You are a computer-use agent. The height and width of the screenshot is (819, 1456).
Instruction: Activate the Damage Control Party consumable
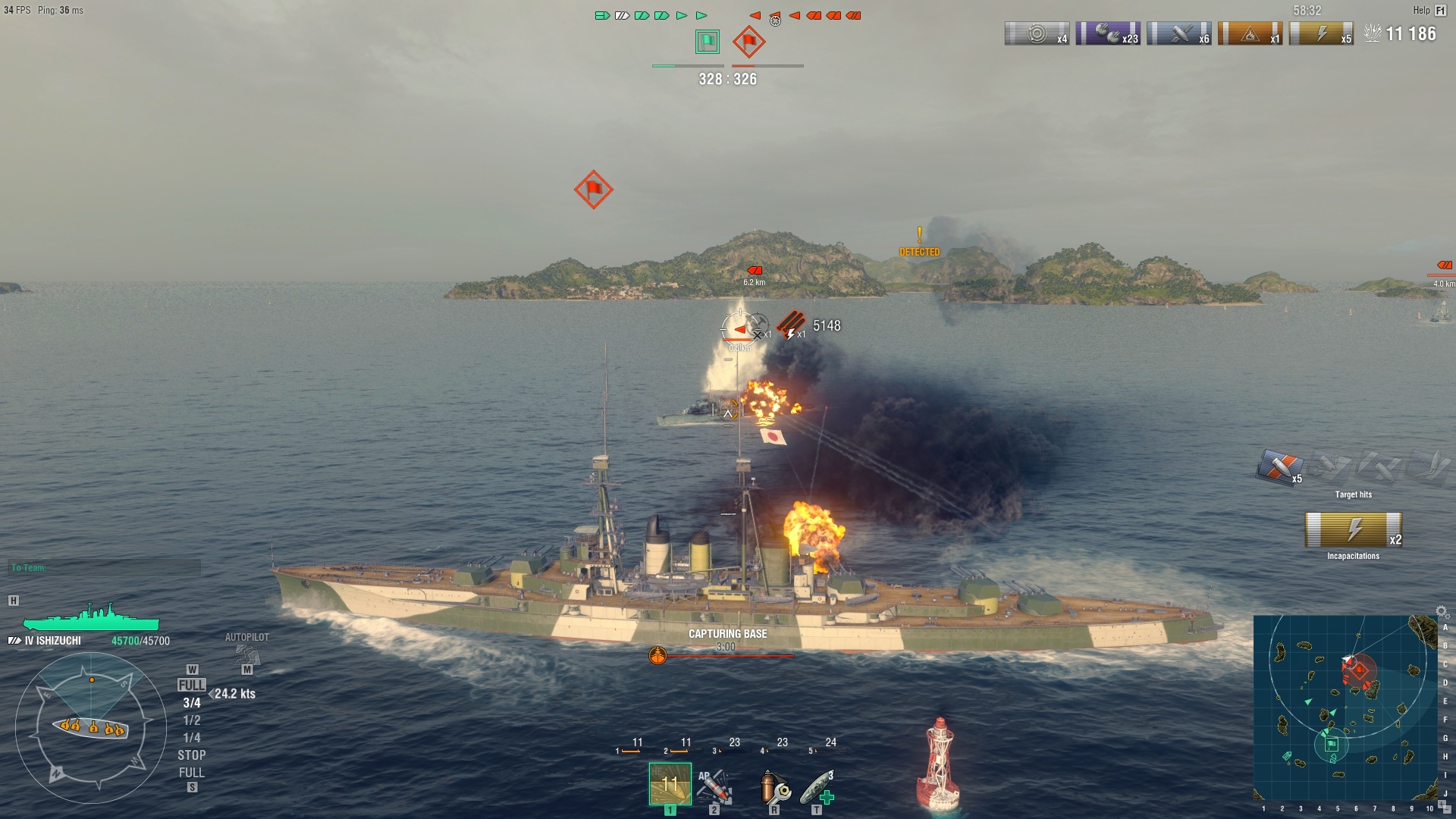click(x=774, y=787)
